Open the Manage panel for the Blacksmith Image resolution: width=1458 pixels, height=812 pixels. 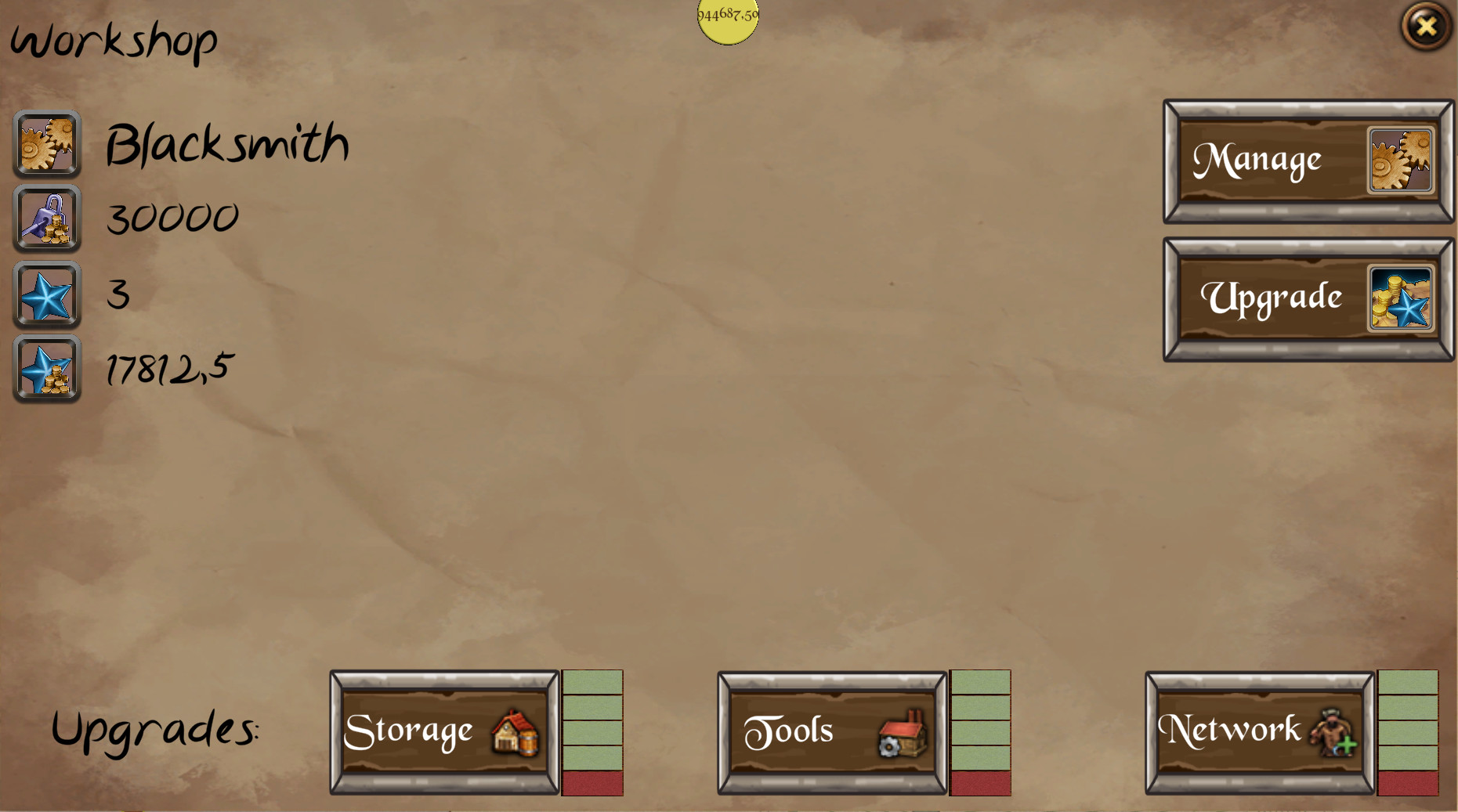click(x=1269, y=160)
